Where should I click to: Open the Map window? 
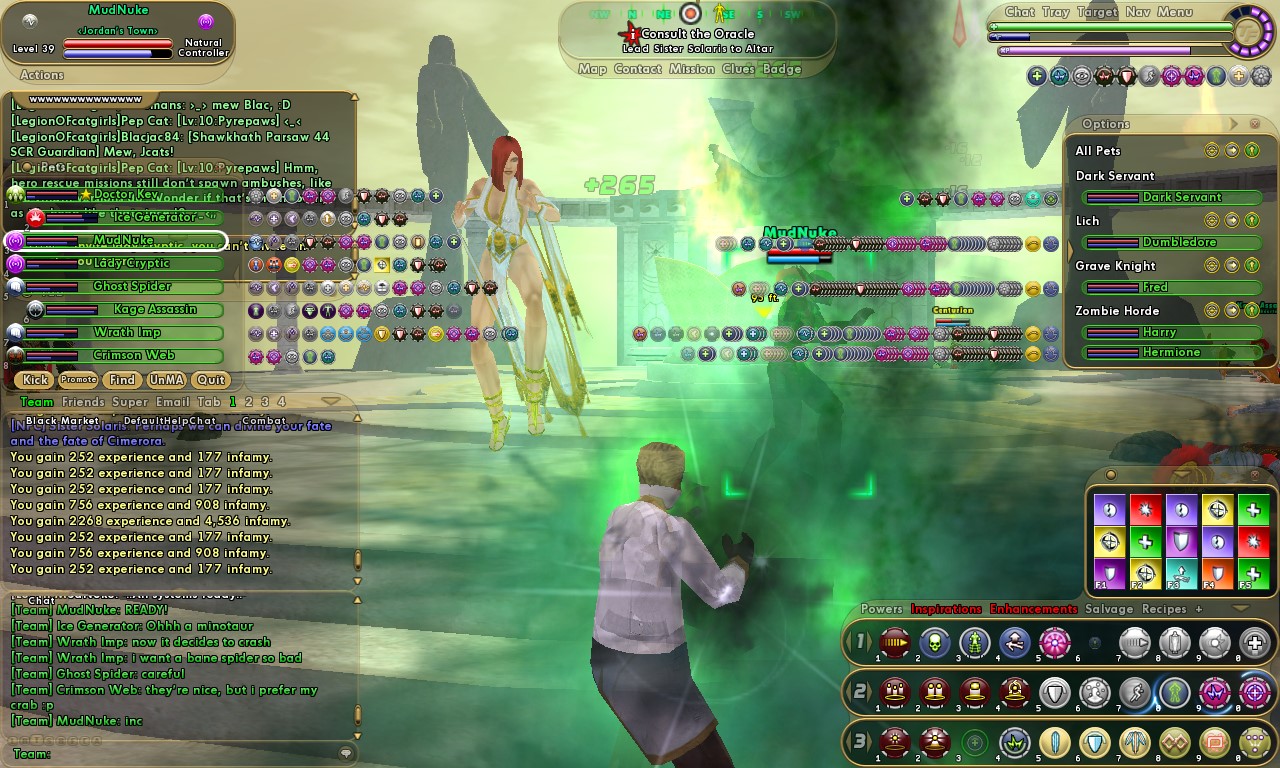click(x=592, y=69)
